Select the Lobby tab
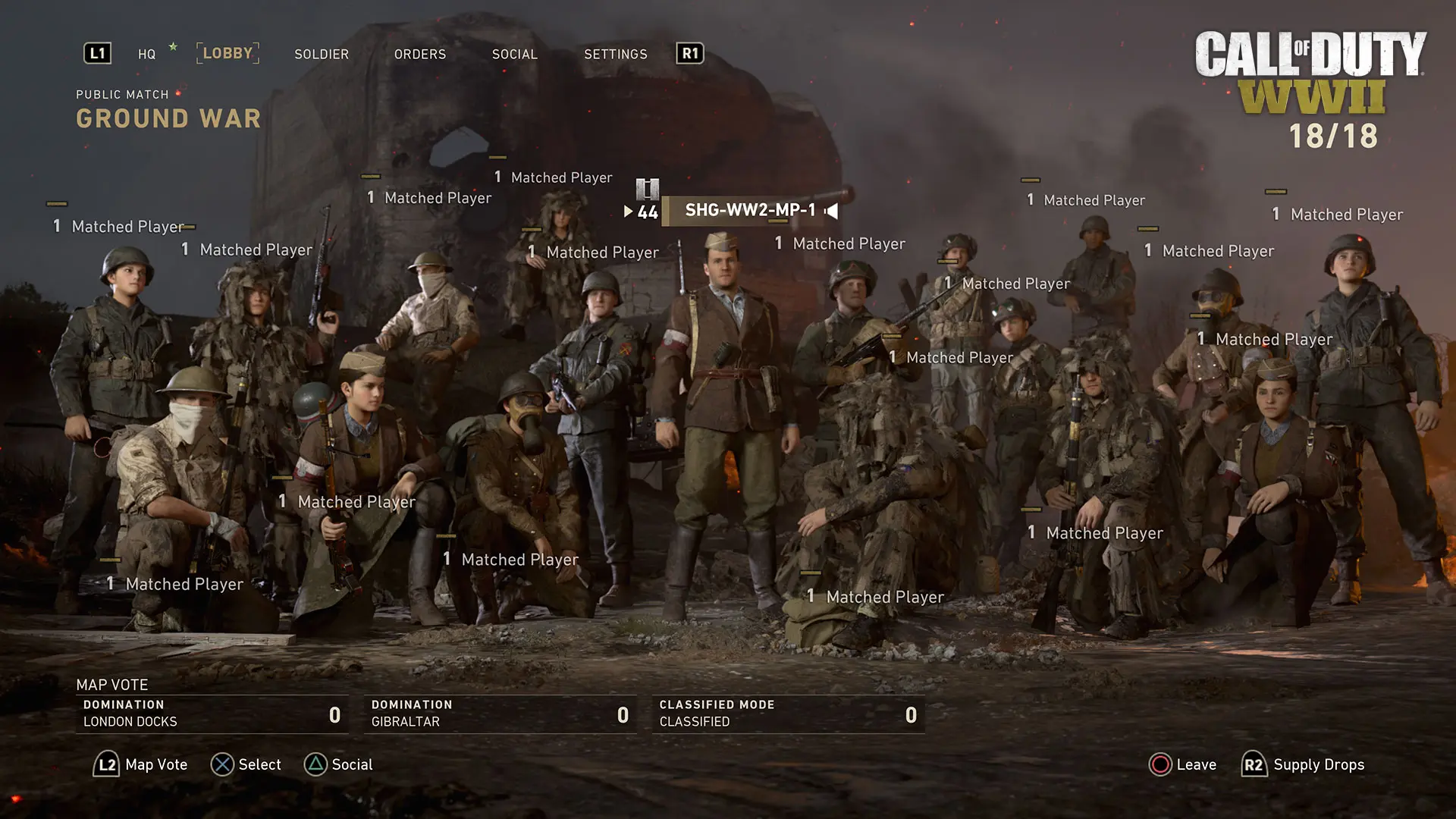 227,53
